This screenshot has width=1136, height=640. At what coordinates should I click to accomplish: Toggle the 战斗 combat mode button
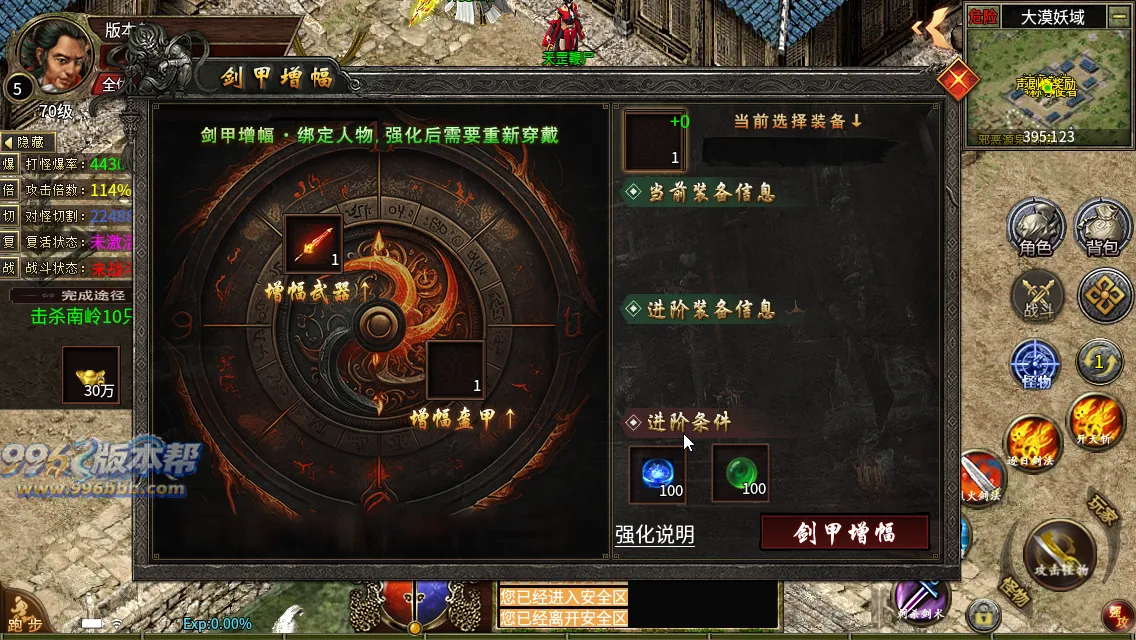[x=1036, y=296]
